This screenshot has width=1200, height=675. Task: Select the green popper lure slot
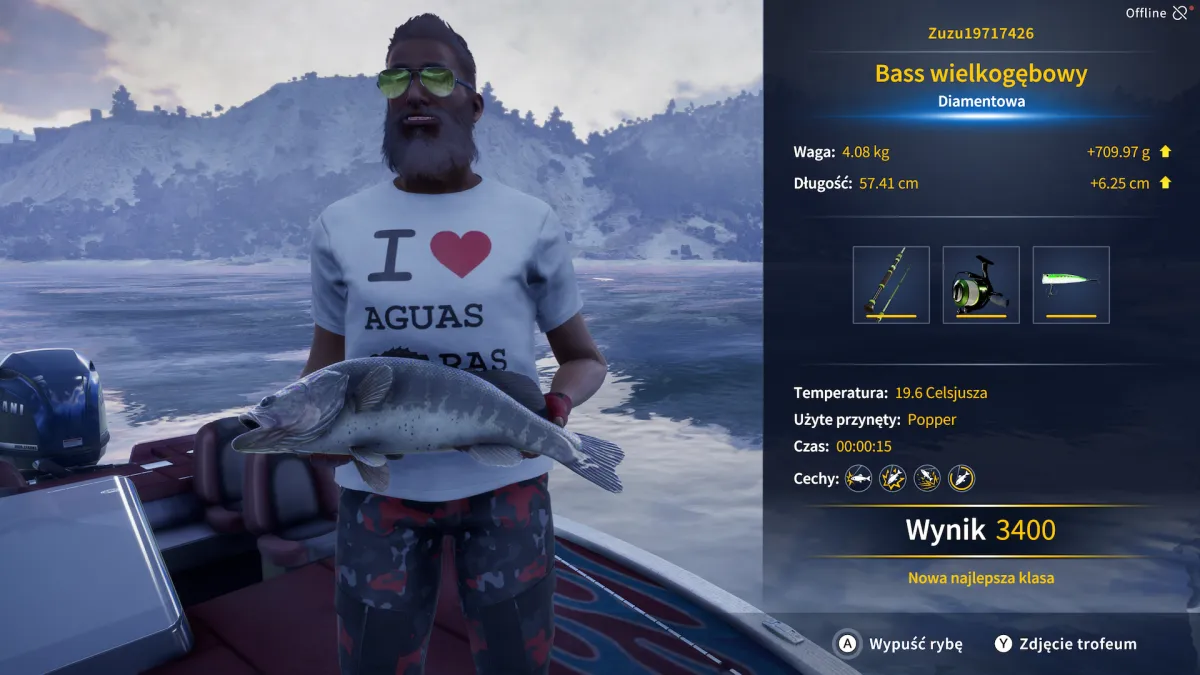pyautogui.click(x=1071, y=285)
